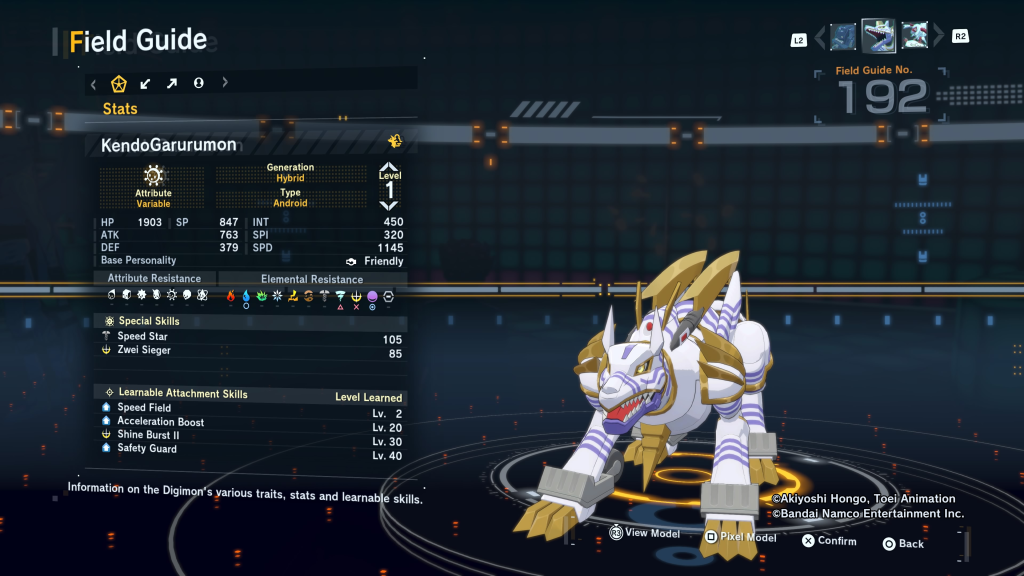Show the profile silhouette tab
This screenshot has height=576, width=1024.
click(x=198, y=83)
